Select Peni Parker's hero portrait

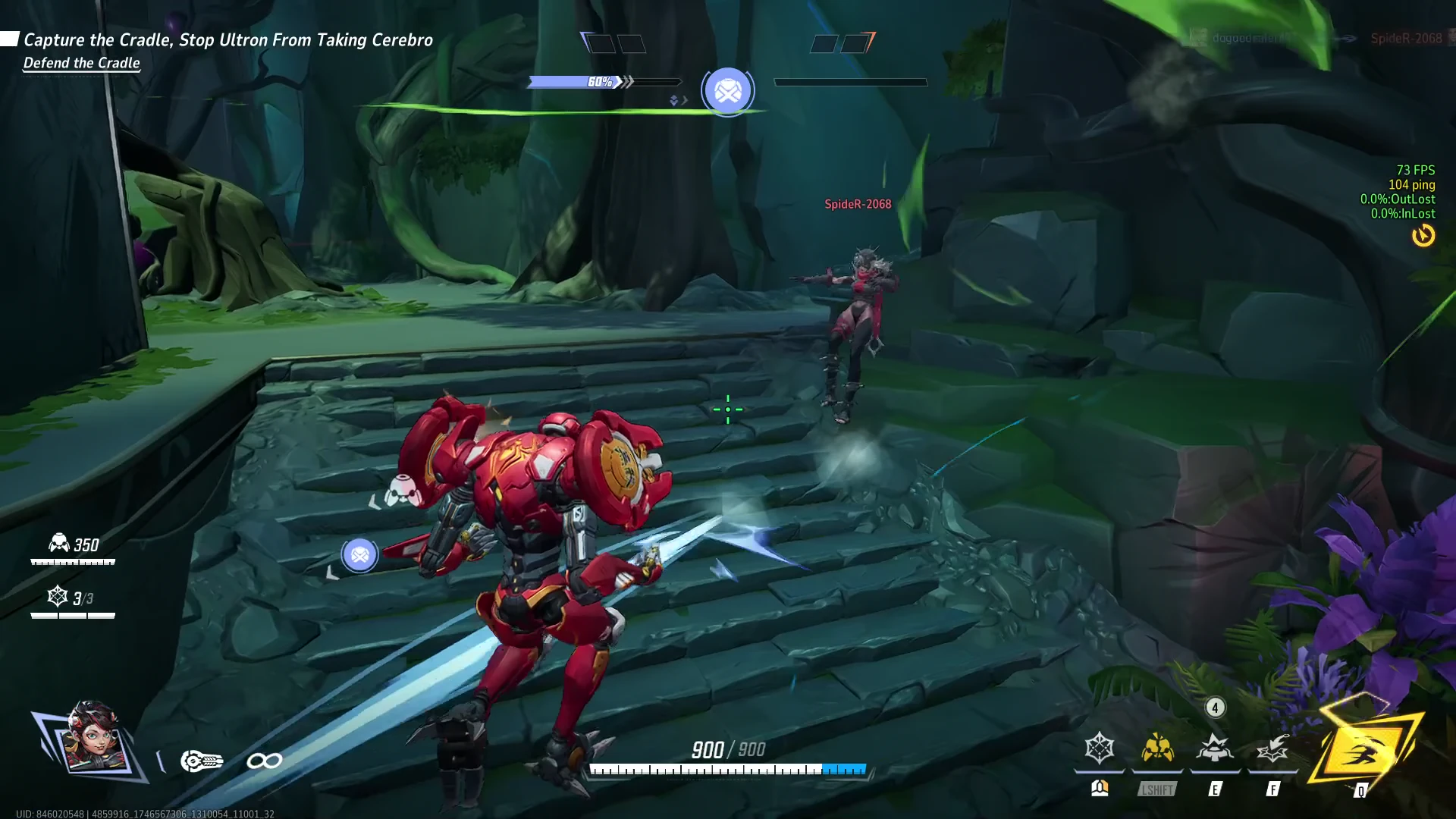coord(93,739)
